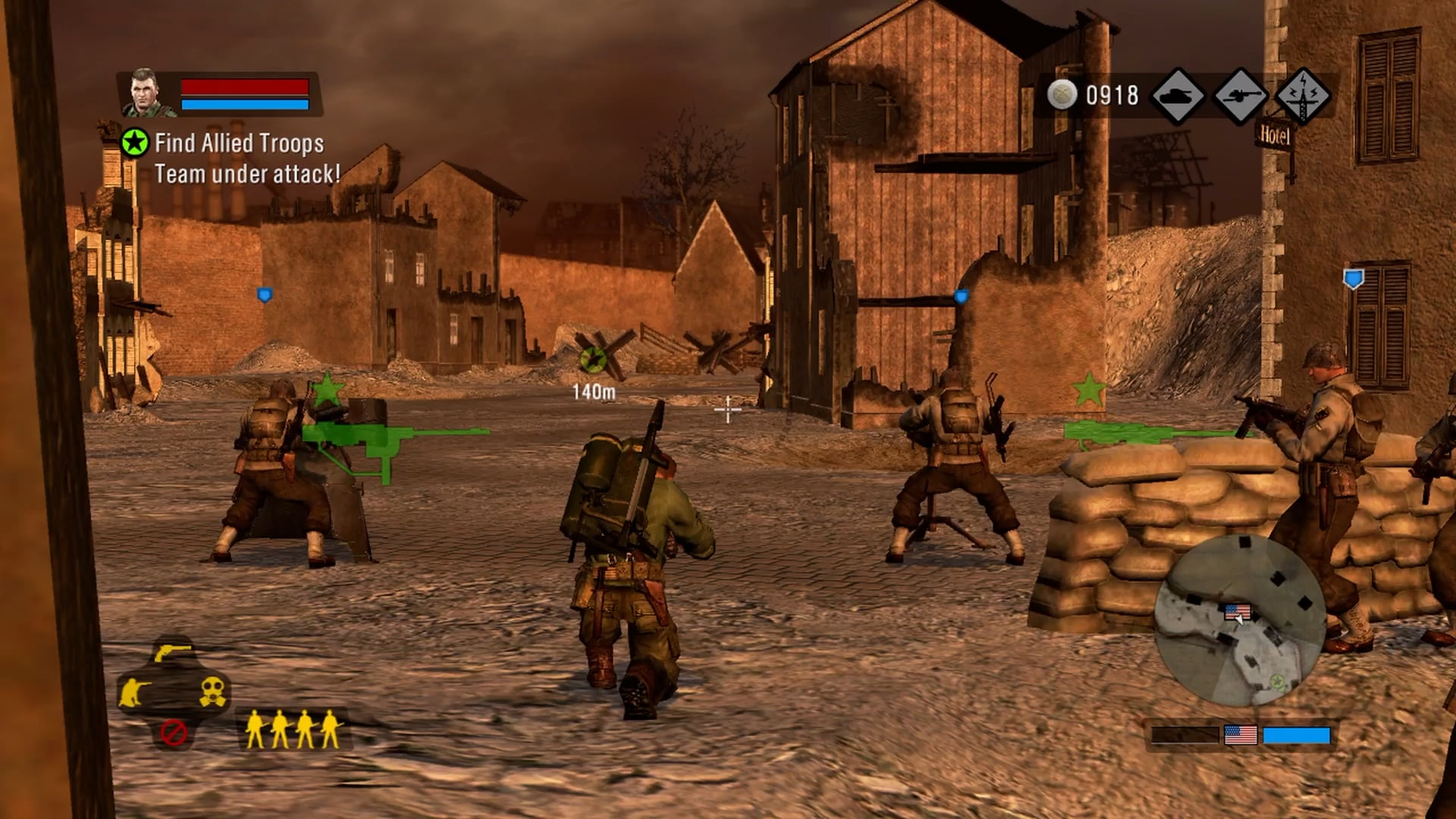
Task: Select the Find Allied Troops objective star
Action: [135, 143]
